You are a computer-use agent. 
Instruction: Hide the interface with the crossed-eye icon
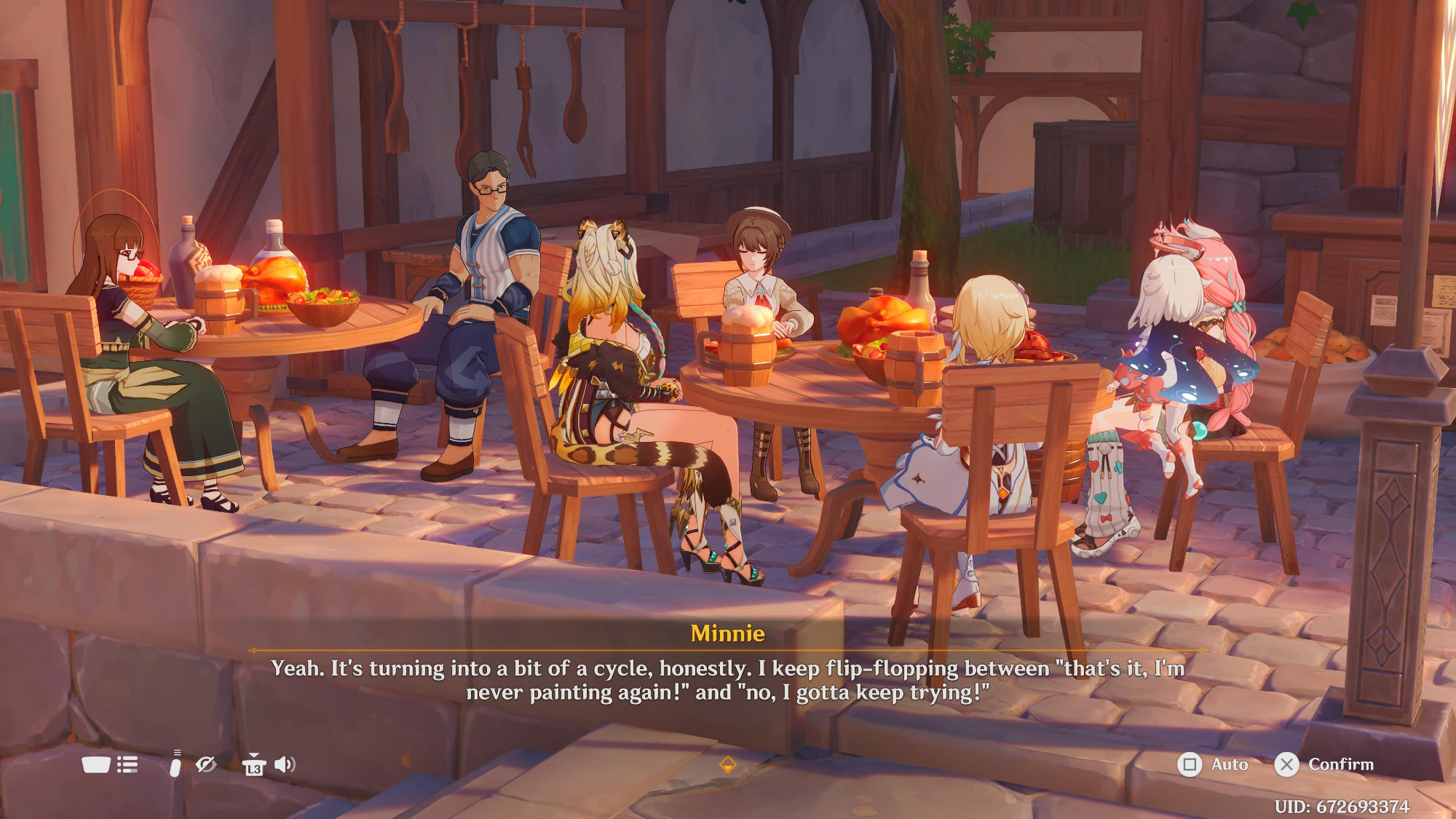(206, 764)
